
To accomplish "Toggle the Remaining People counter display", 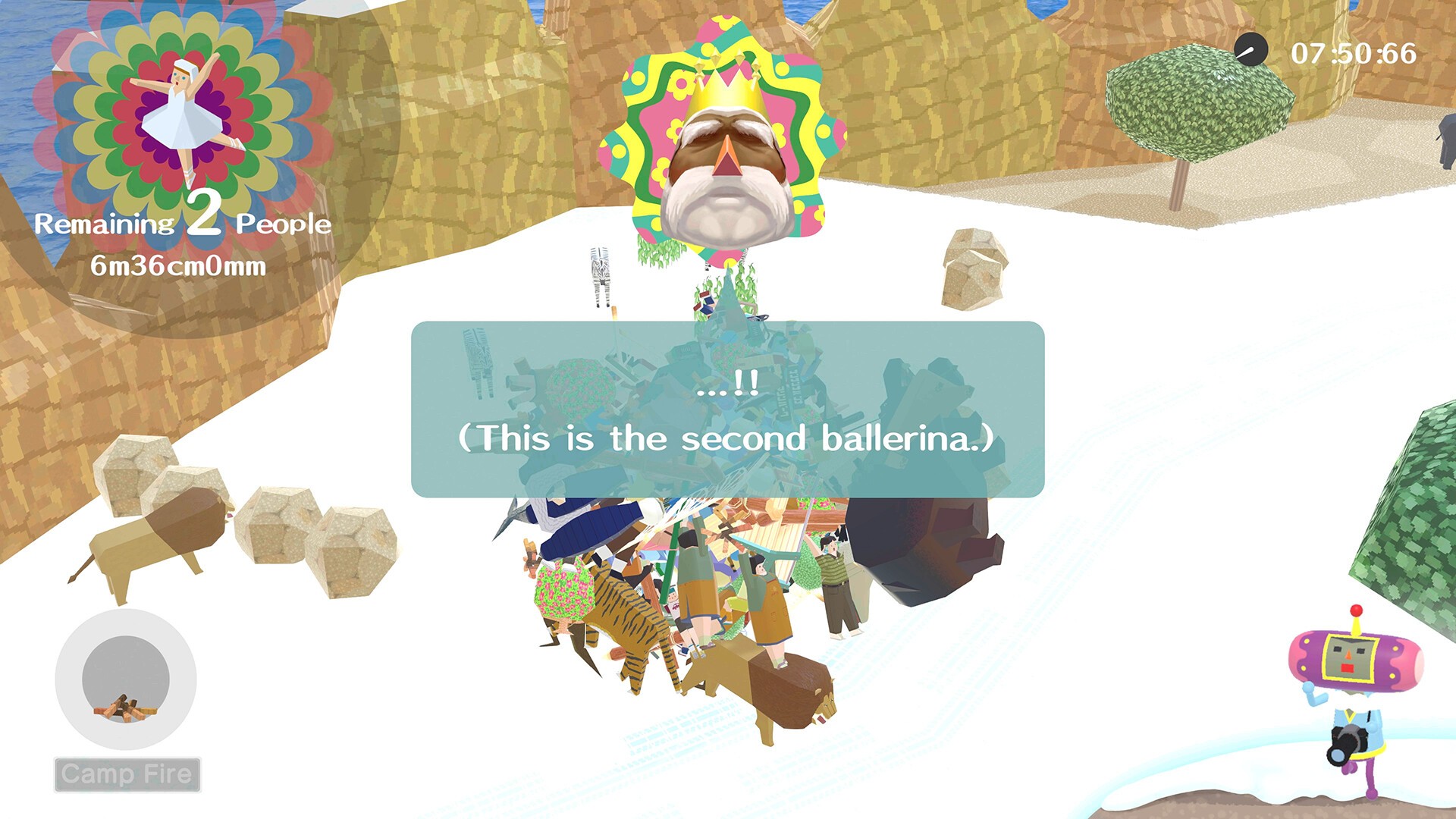I will (184, 223).
